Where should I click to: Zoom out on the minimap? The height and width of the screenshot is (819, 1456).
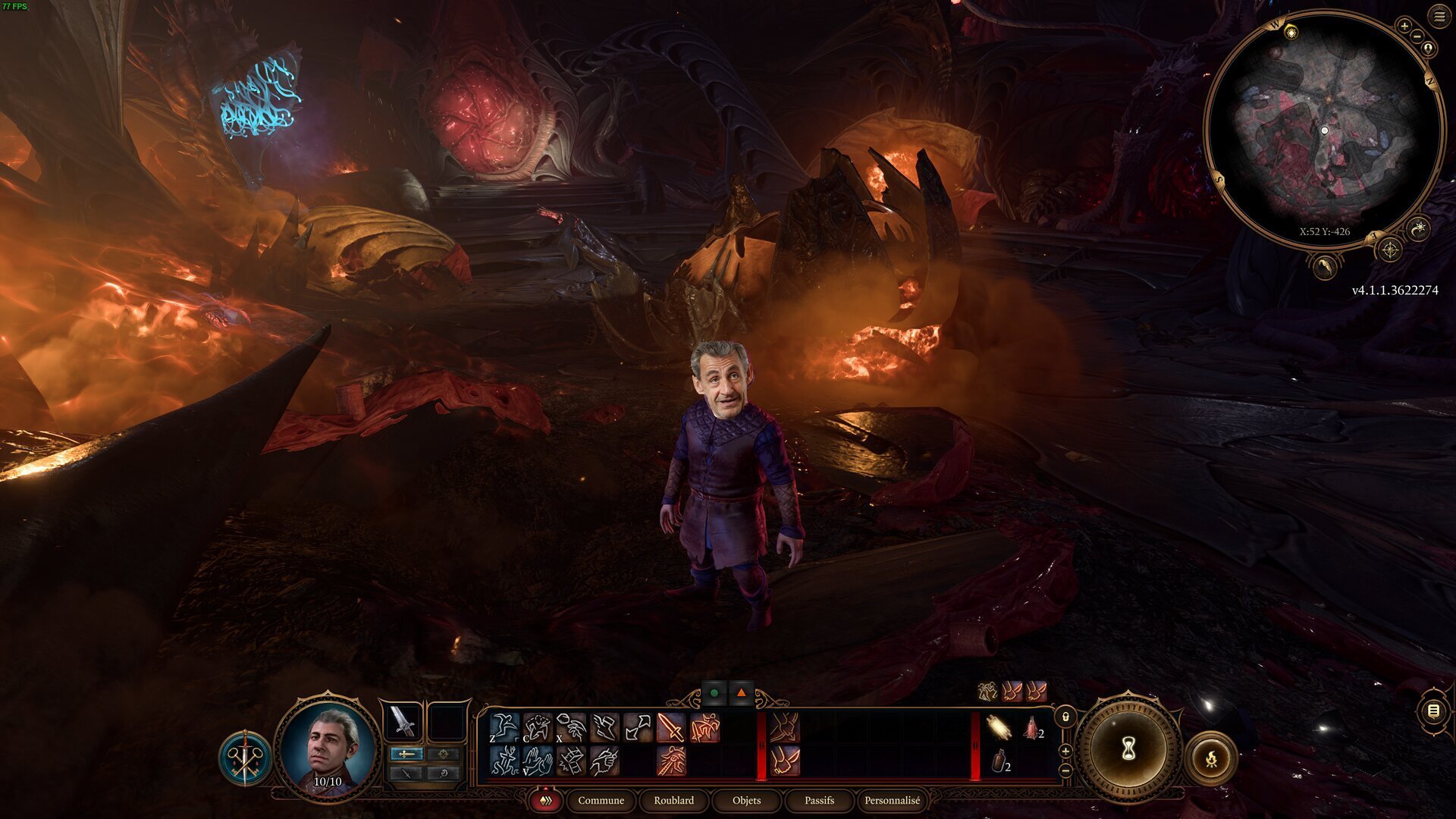[x=1417, y=36]
